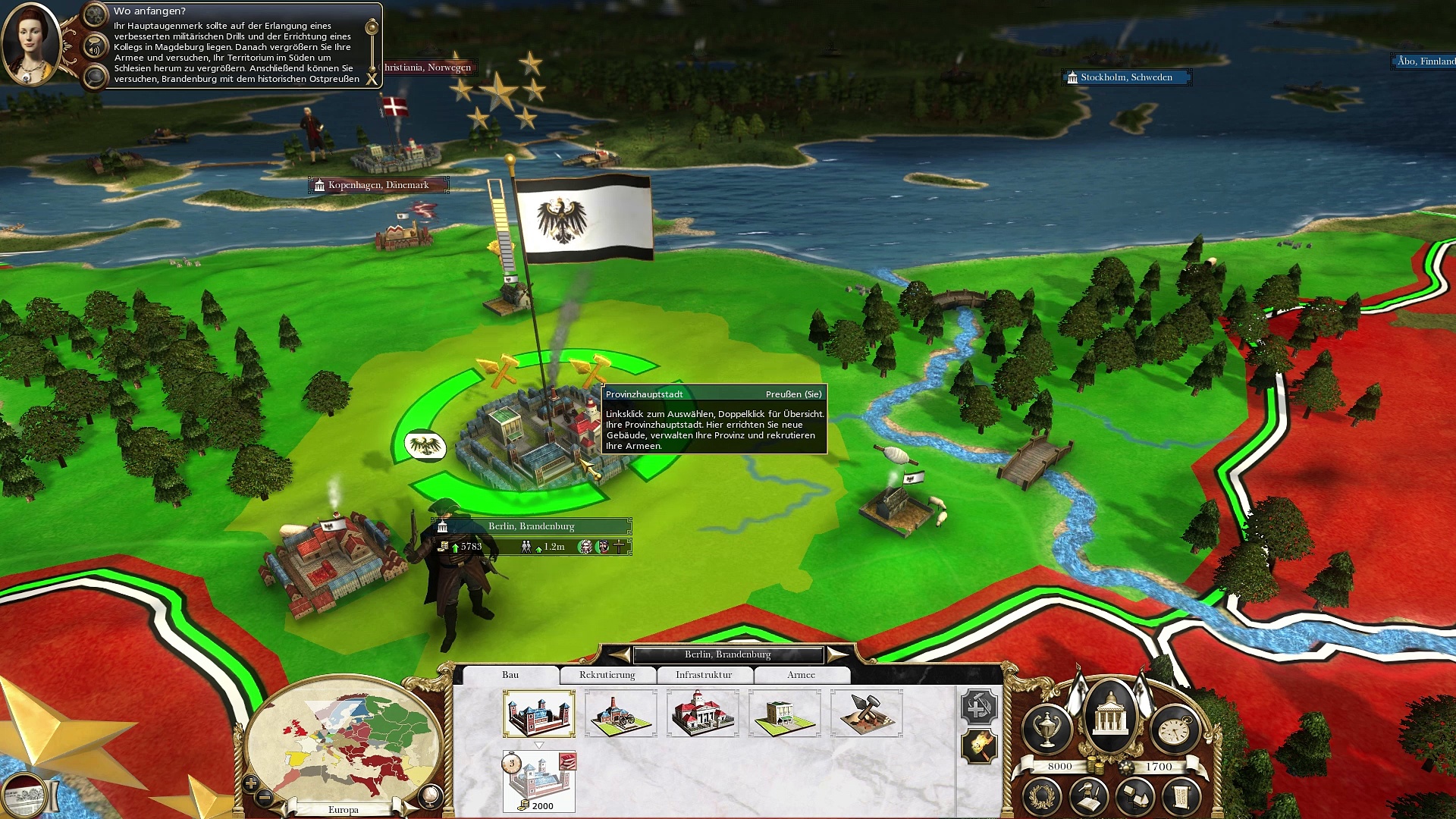Open the Infrastruktur tab
Image resolution: width=1456 pixels, height=819 pixels.
(704, 675)
